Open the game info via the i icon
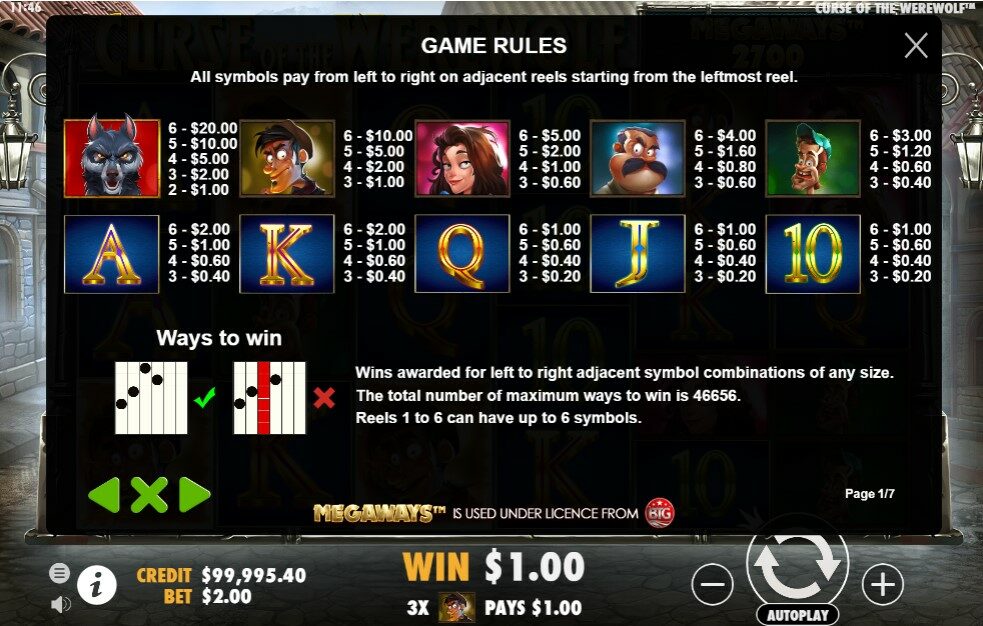Image resolution: width=983 pixels, height=626 pixels. (97, 585)
